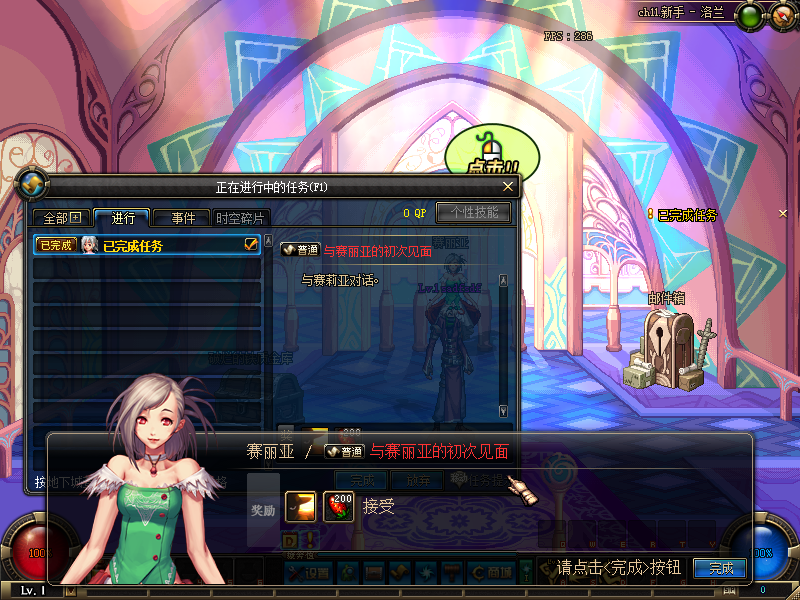The width and height of the screenshot is (800, 600).
Task: Close the quest window
Action: coord(508,187)
